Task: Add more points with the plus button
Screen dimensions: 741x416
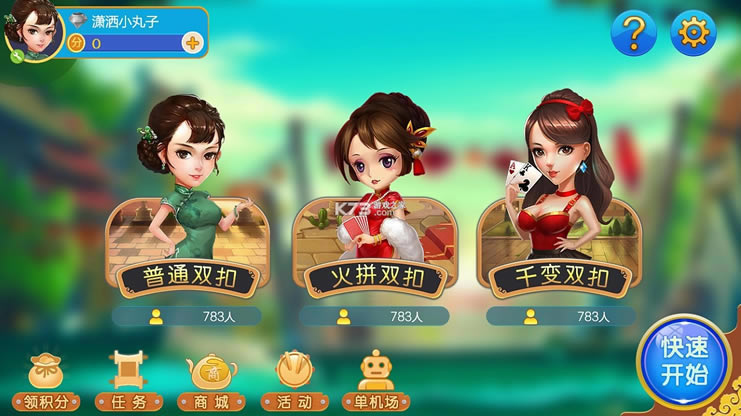Action: (193, 43)
